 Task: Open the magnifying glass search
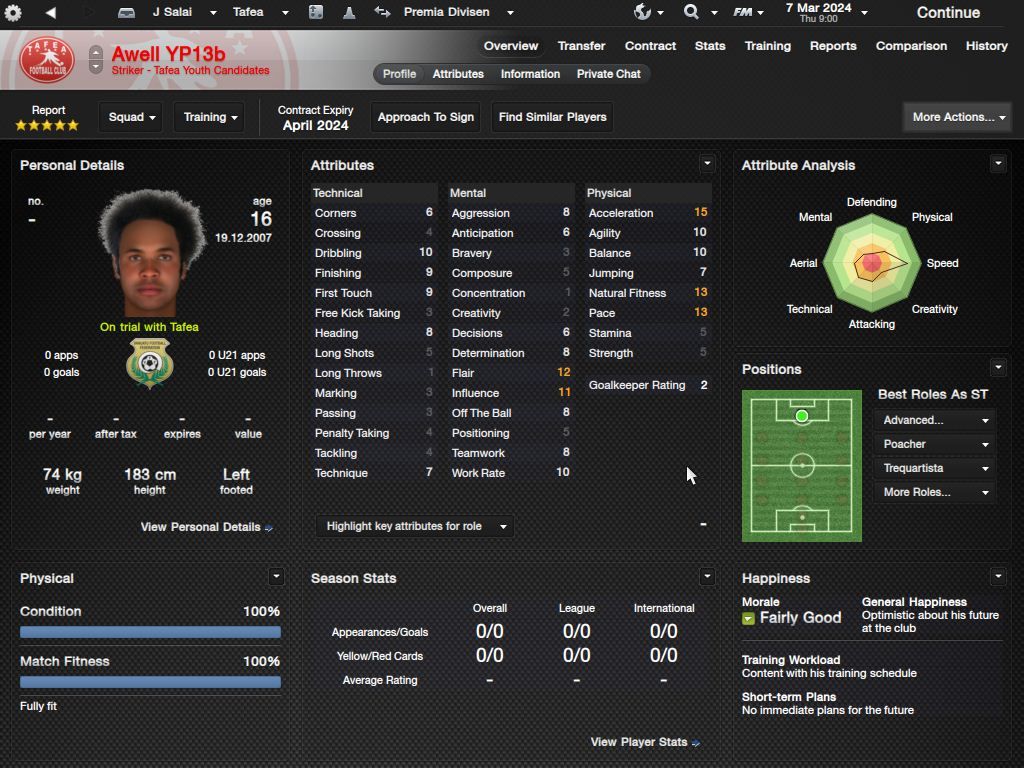pos(691,12)
